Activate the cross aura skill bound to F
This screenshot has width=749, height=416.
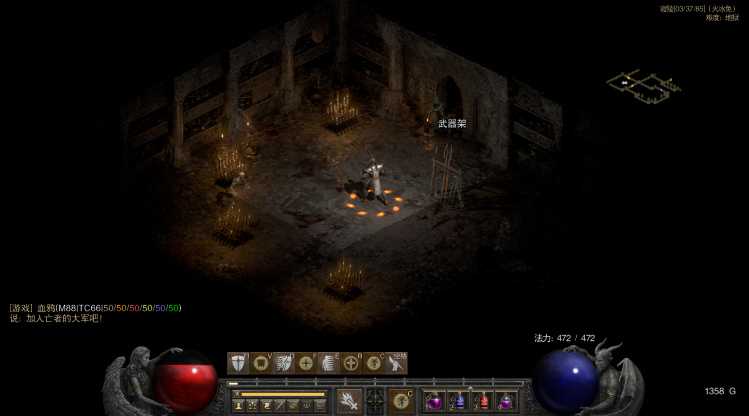tap(307, 363)
